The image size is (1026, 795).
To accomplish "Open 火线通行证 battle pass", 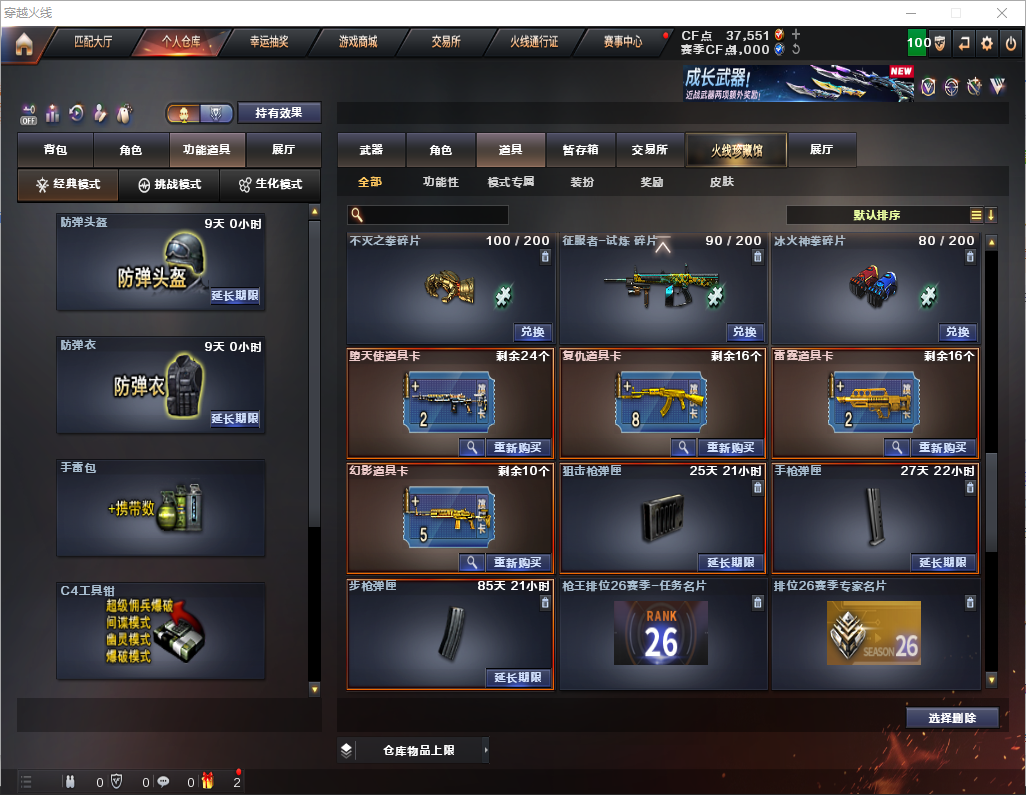I will pyautogui.click(x=534, y=42).
